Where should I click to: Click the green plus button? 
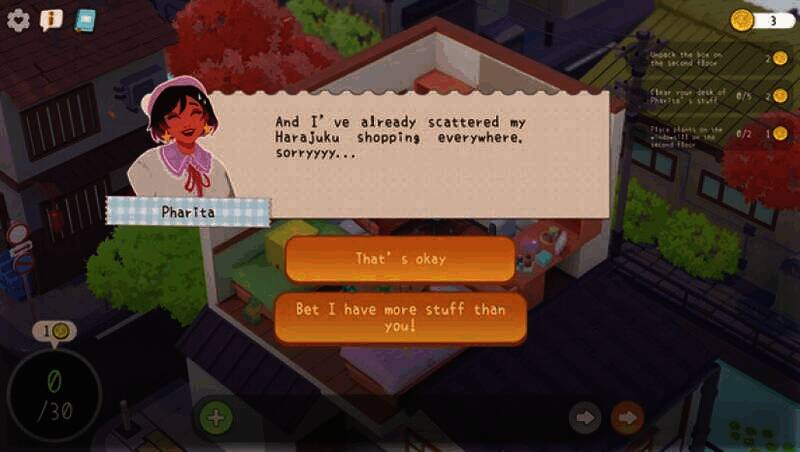(216, 417)
